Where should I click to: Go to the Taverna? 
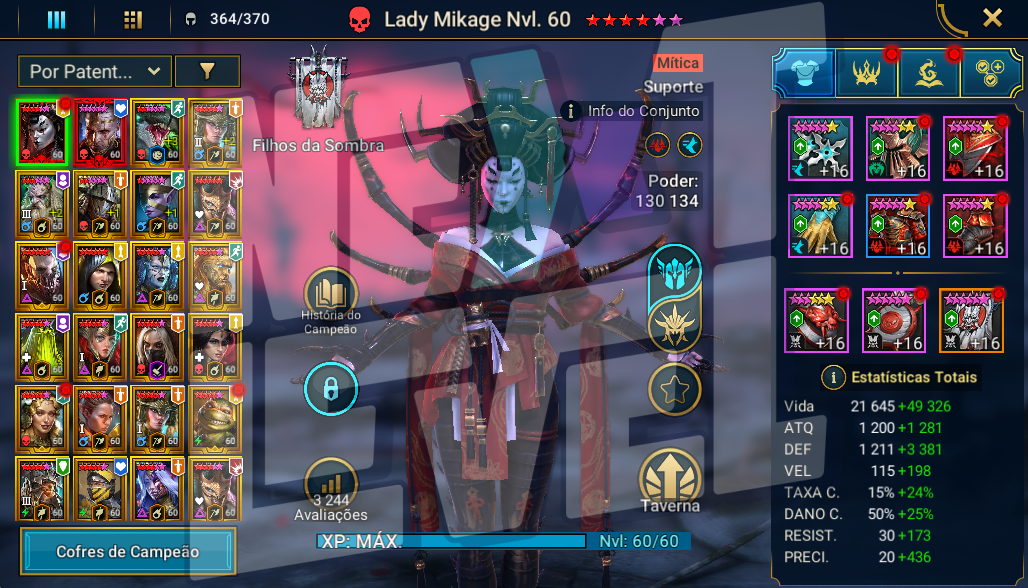coord(672,478)
